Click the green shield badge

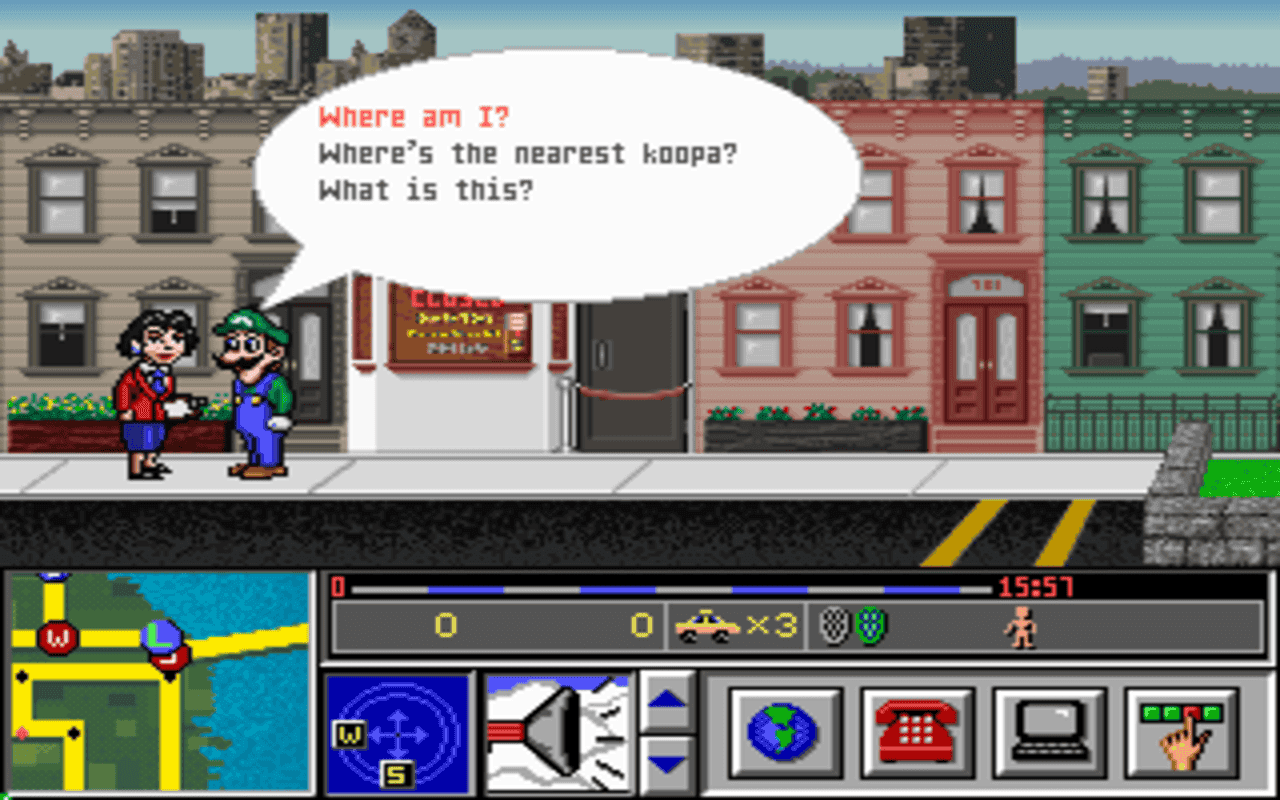pos(869,624)
